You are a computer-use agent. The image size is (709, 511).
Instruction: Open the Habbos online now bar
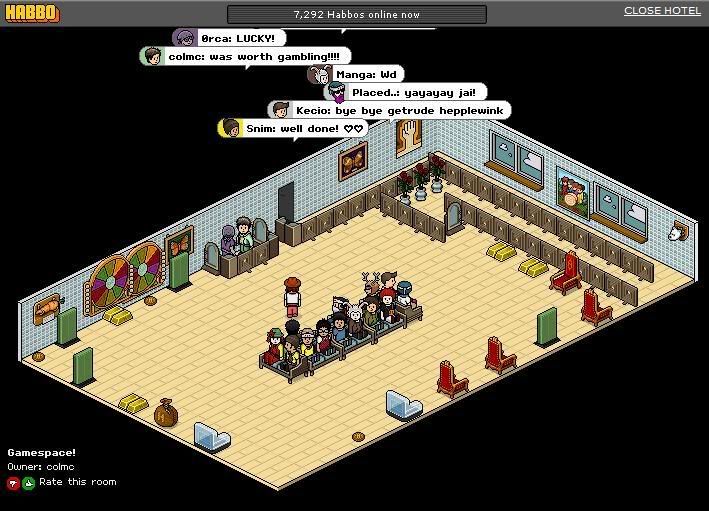pos(356,15)
